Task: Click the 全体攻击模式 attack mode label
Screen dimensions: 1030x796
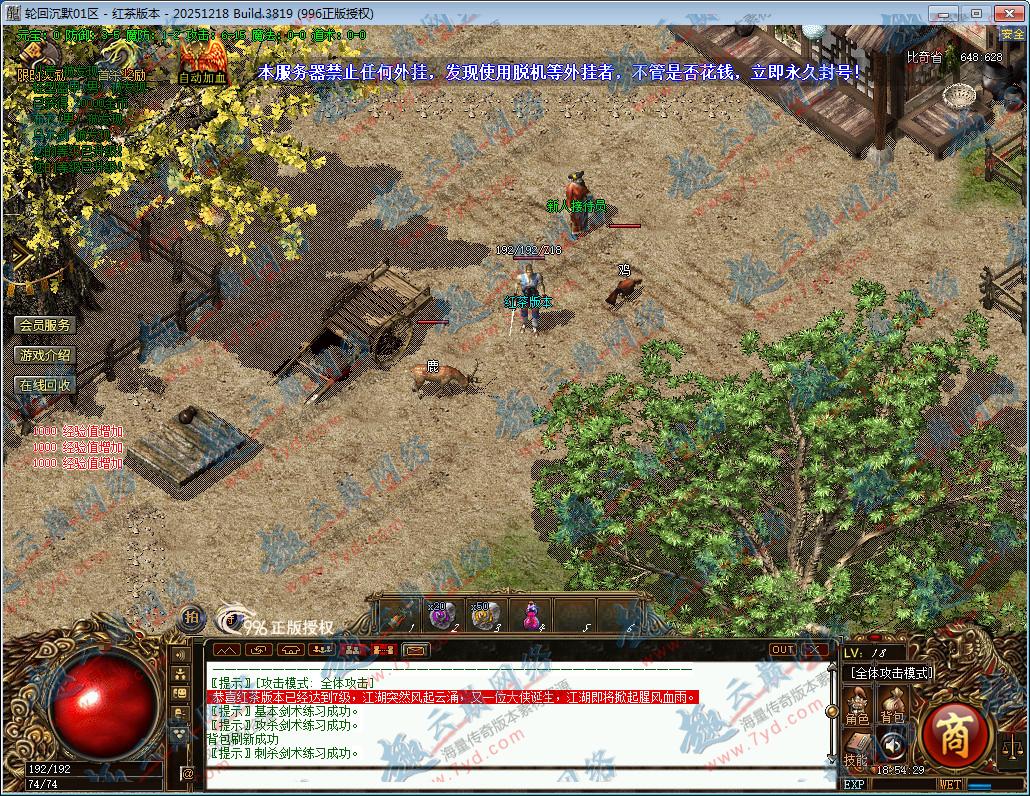Action: 891,673
